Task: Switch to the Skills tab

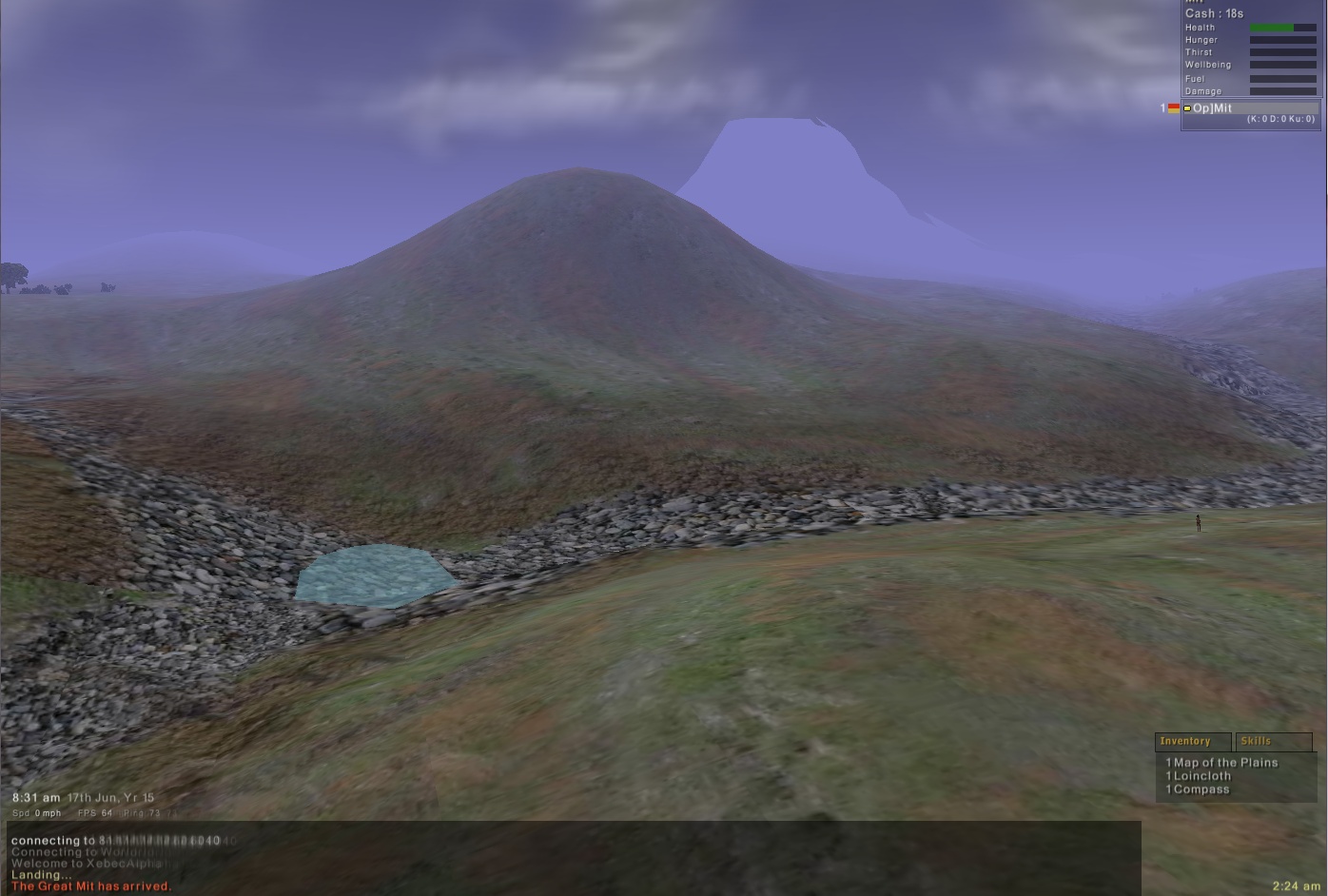Action: point(1273,741)
